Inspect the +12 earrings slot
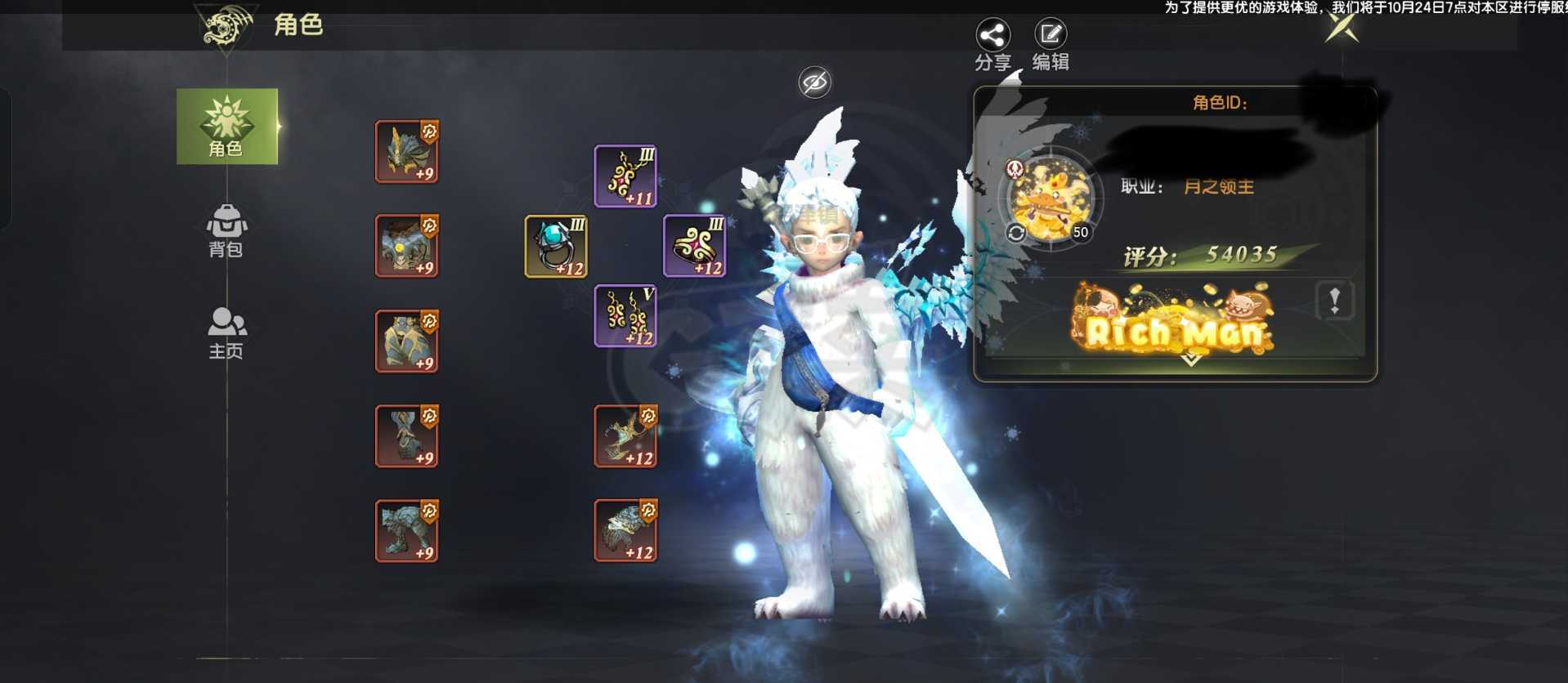Viewport: 1568px width, 683px height. [625, 315]
